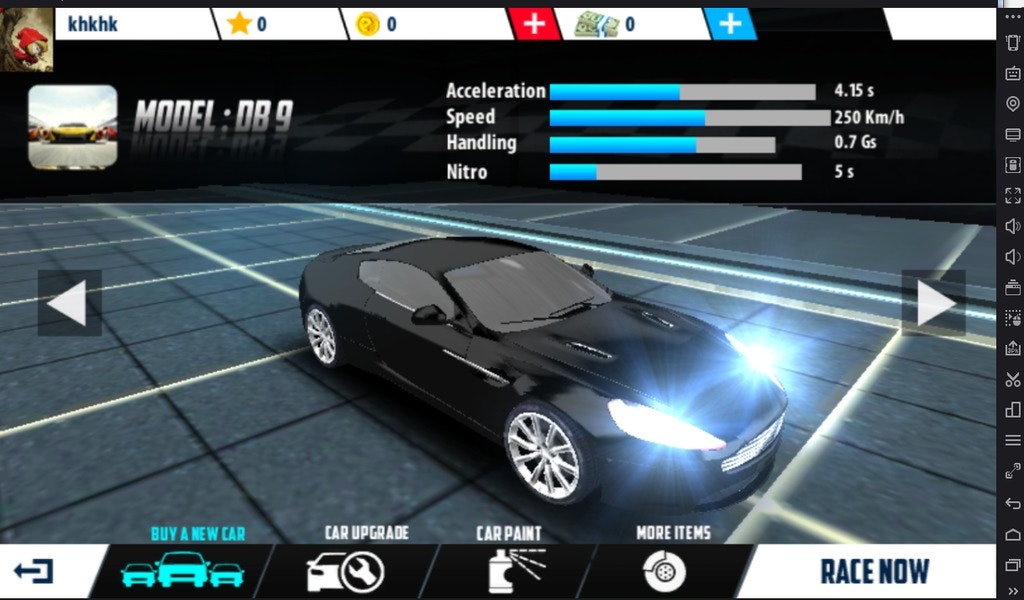Image resolution: width=1024 pixels, height=600 pixels.
Task: Select the DB 9 car thumbnail
Action: click(x=72, y=126)
